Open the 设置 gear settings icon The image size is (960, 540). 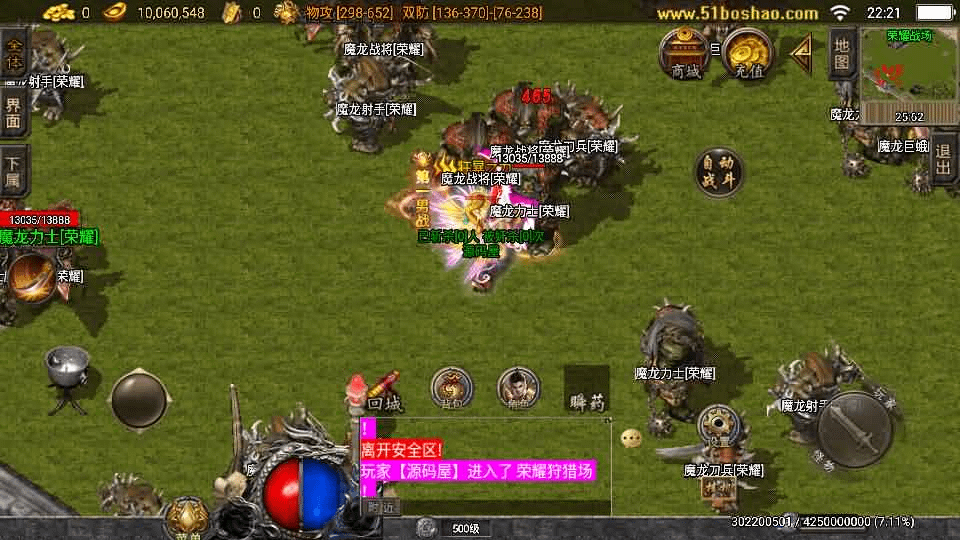717,424
